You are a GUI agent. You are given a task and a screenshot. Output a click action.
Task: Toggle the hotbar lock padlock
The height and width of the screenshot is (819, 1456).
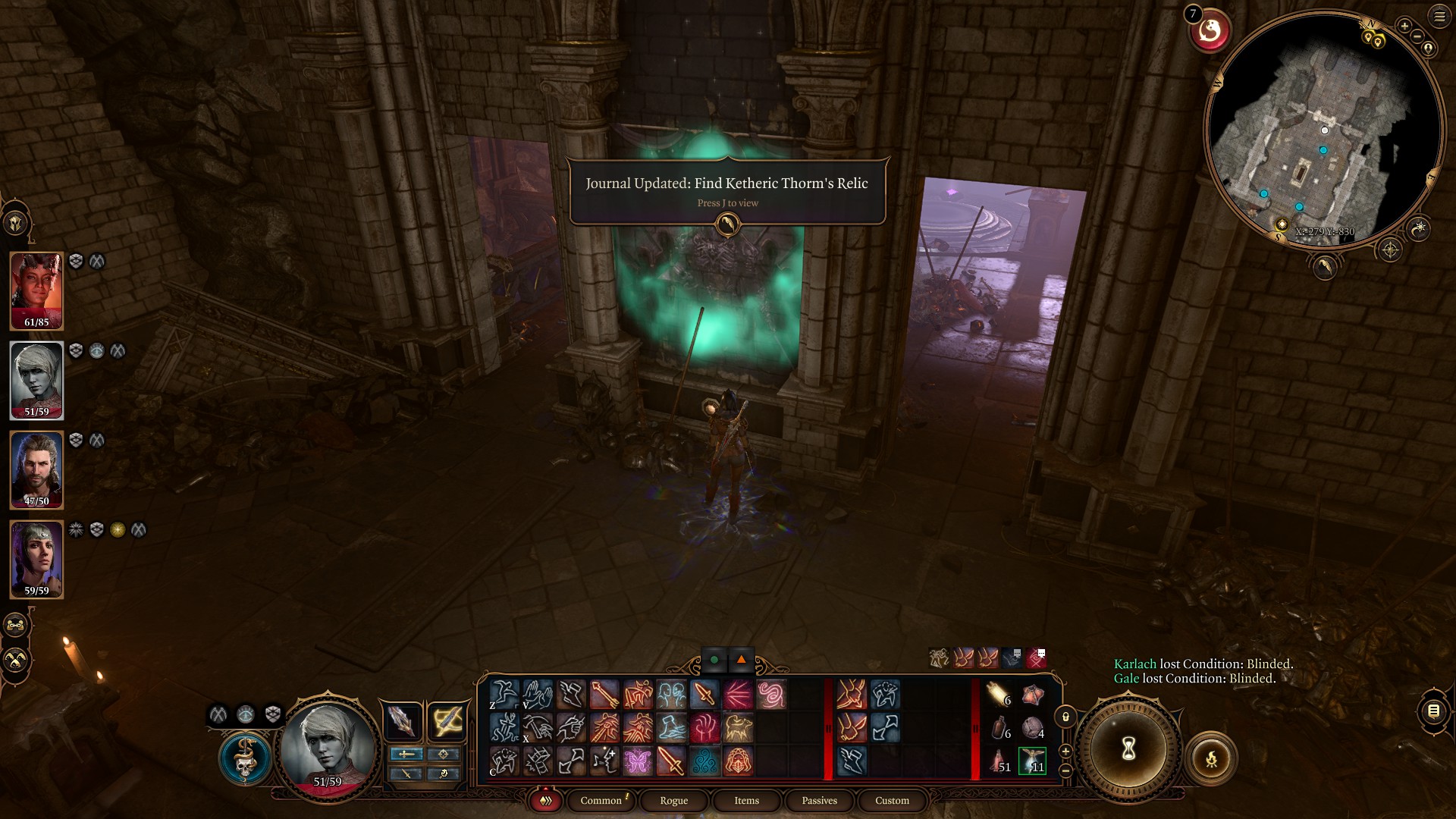click(x=1065, y=717)
